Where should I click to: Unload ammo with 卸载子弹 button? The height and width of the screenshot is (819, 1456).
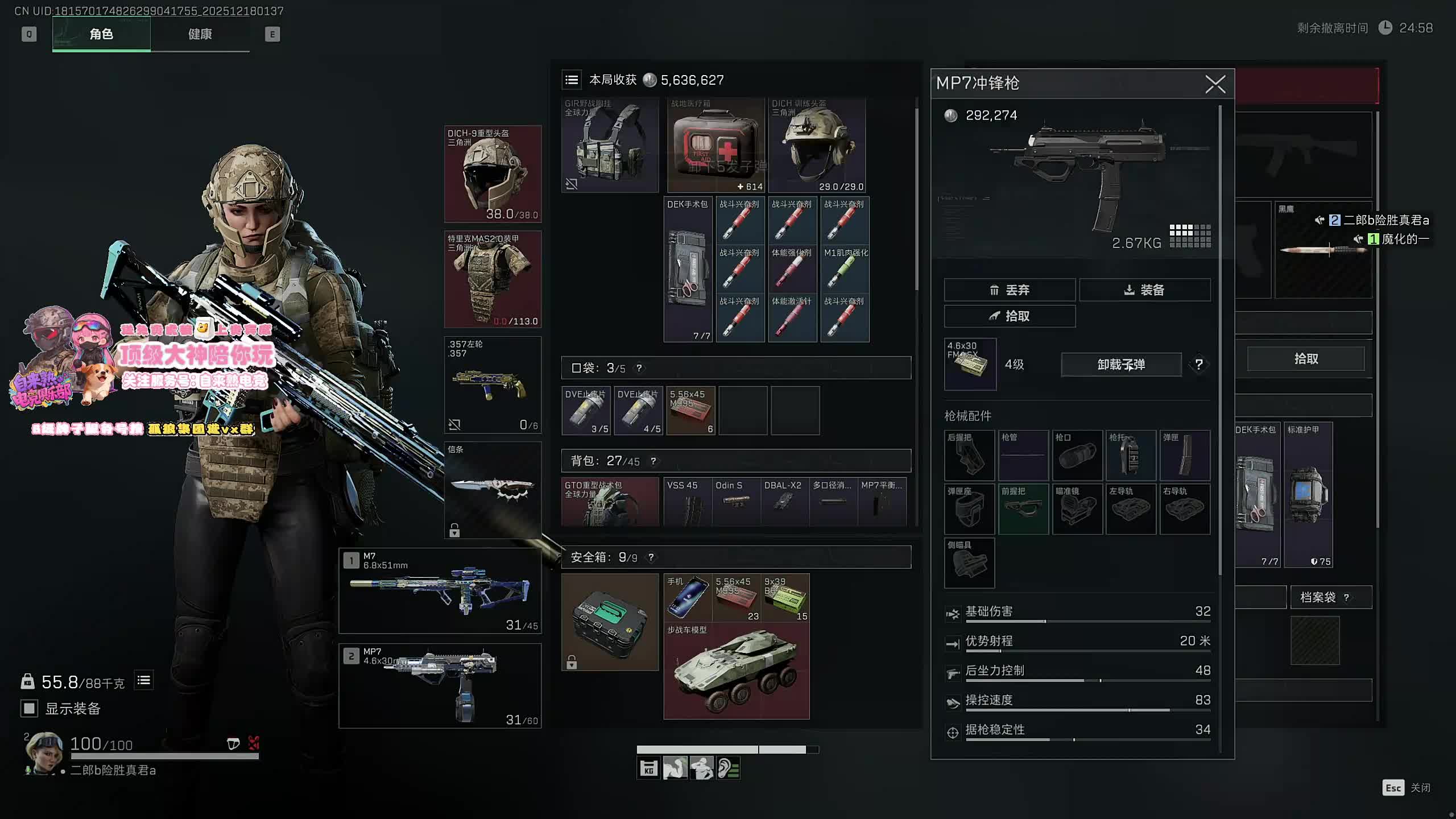coord(1120,365)
